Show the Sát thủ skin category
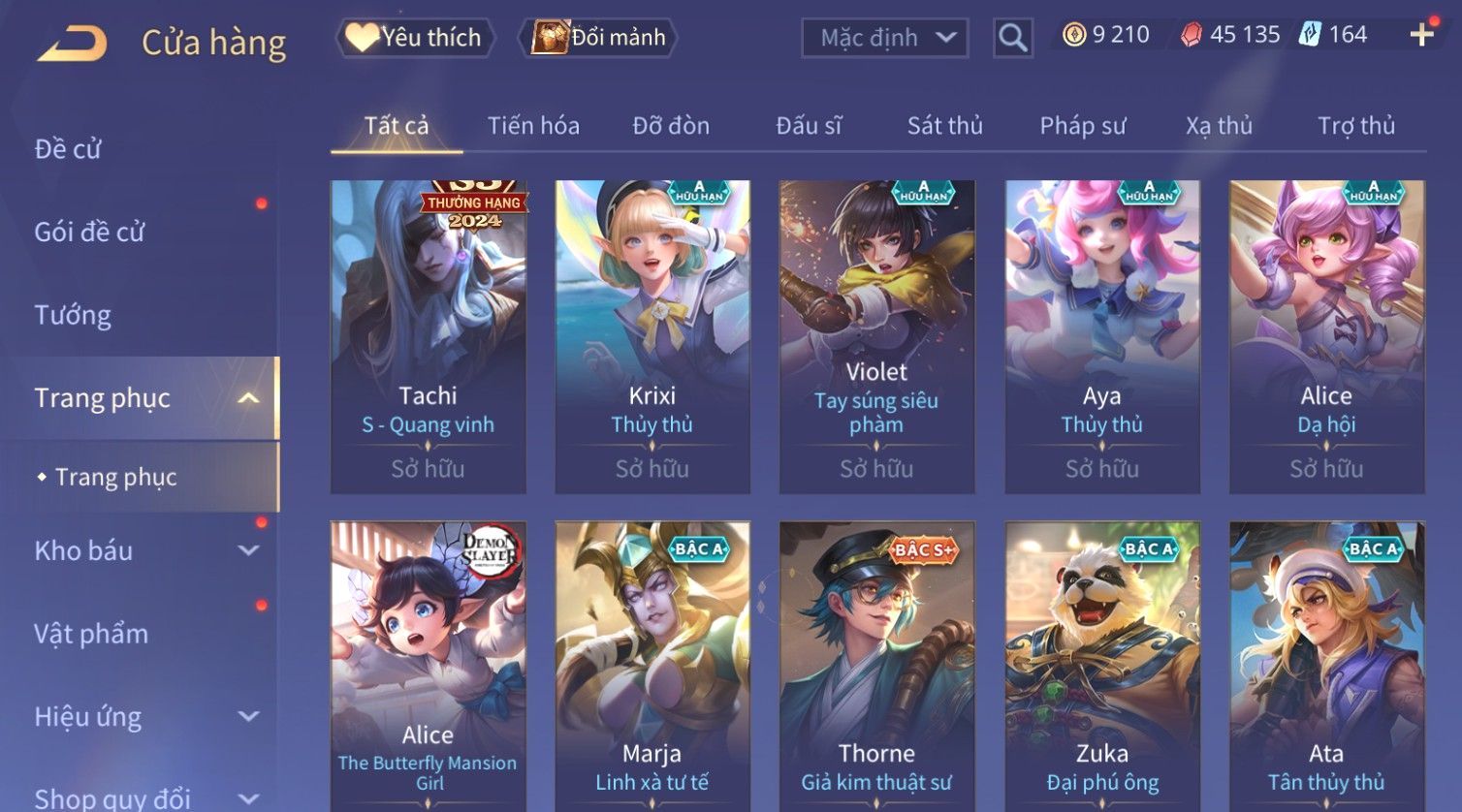This screenshot has width=1462, height=812. (x=944, y=126)
